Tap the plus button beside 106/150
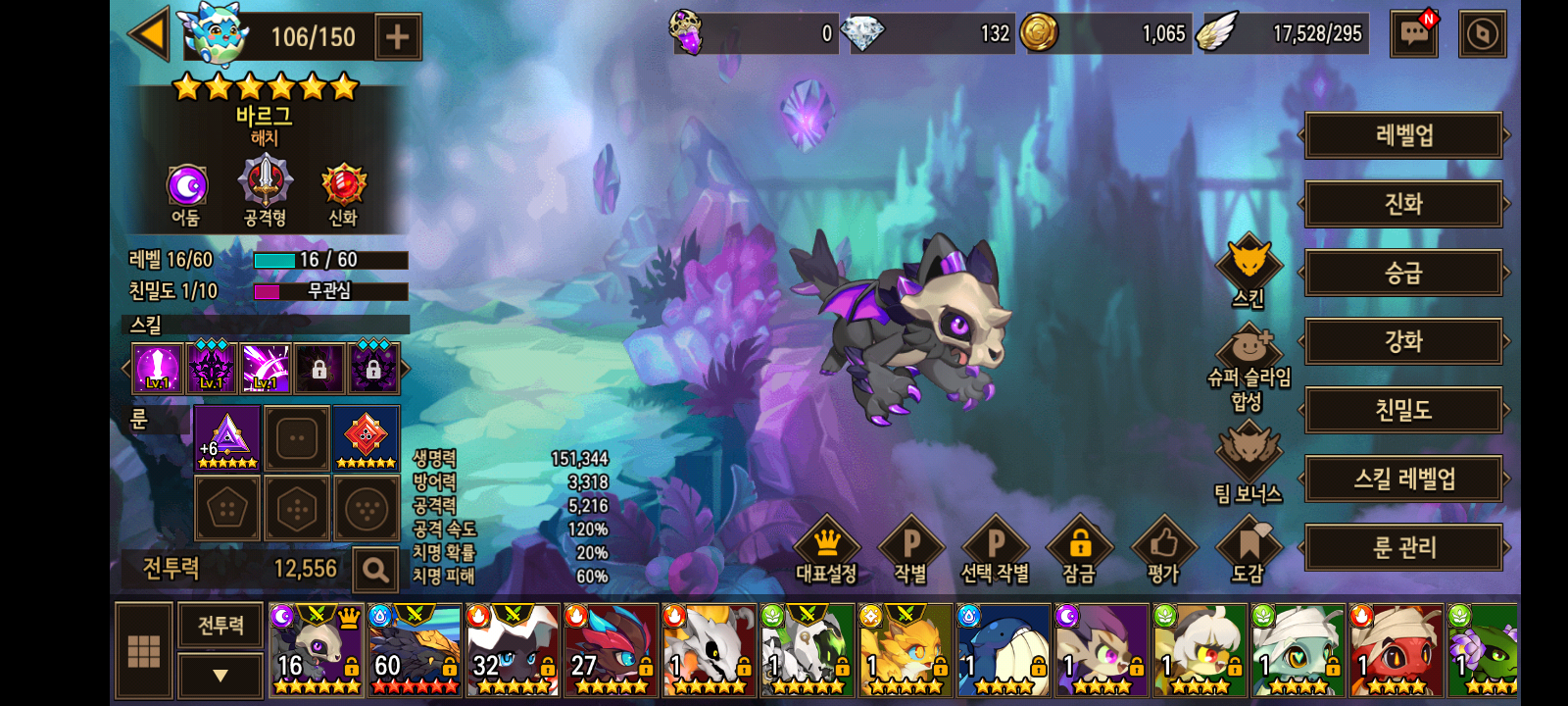 click(397, 37)
